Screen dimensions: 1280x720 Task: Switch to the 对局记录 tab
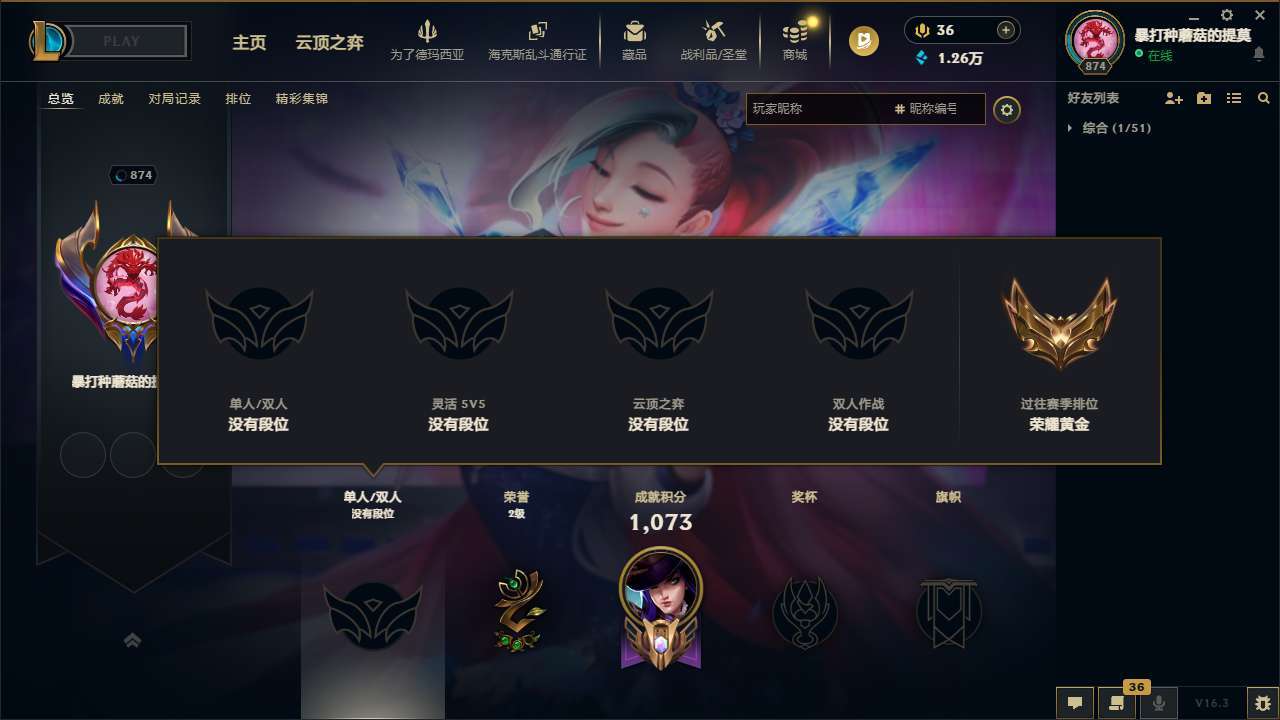[x=176, y=98]
